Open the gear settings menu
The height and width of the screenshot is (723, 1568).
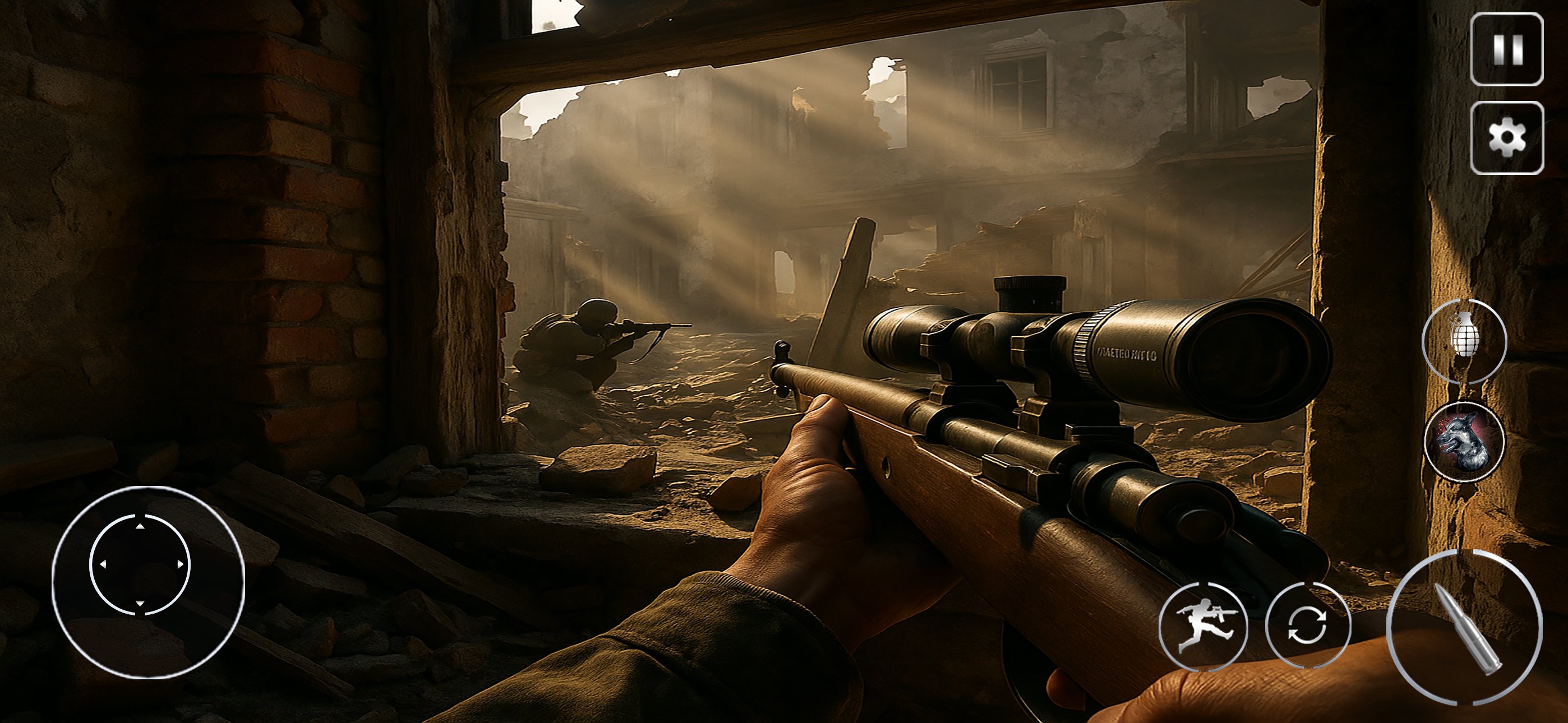pos(1506,138)
